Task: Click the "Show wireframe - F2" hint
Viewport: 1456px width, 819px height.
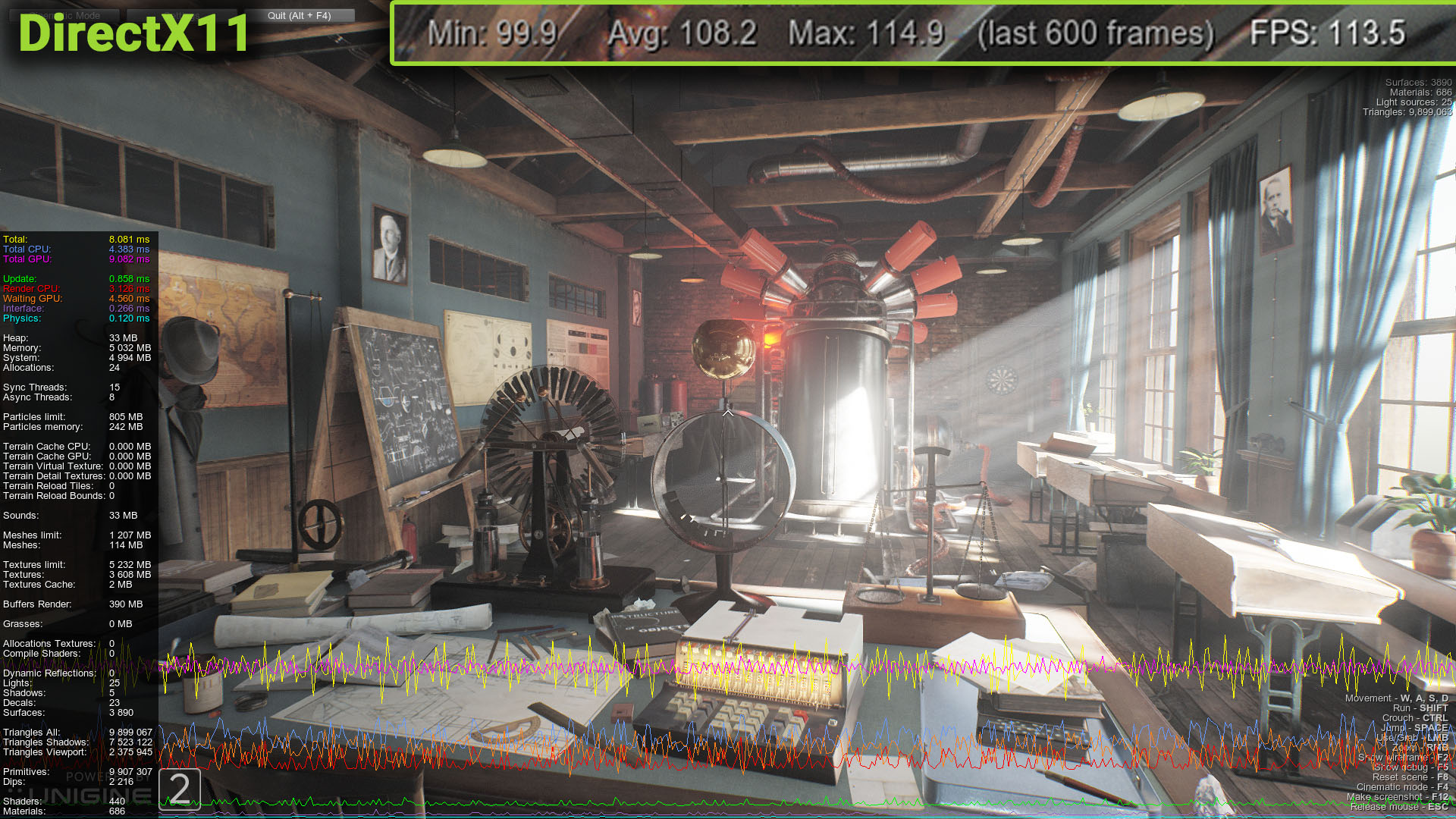Action: (x=1403, y=758)
